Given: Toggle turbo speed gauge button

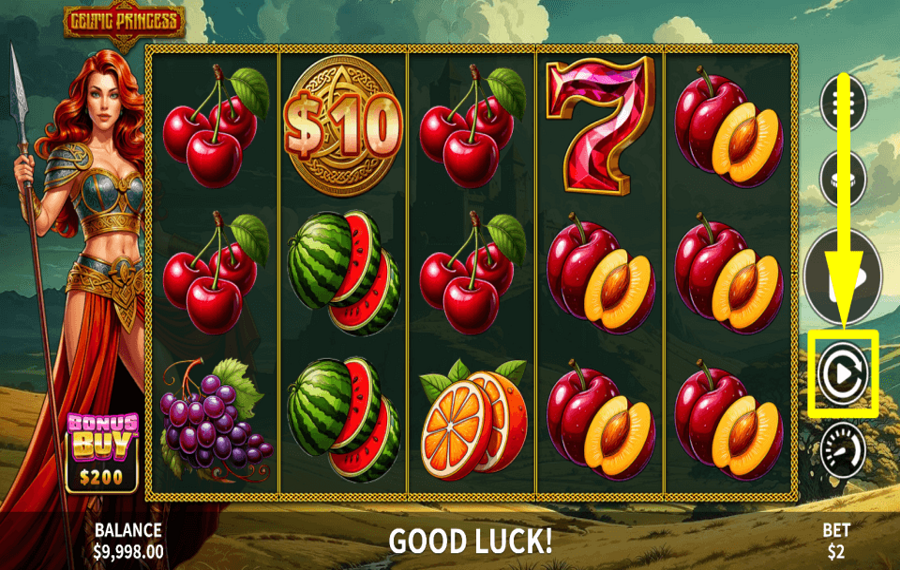Looking at the screenshot, I should (842, 450).
